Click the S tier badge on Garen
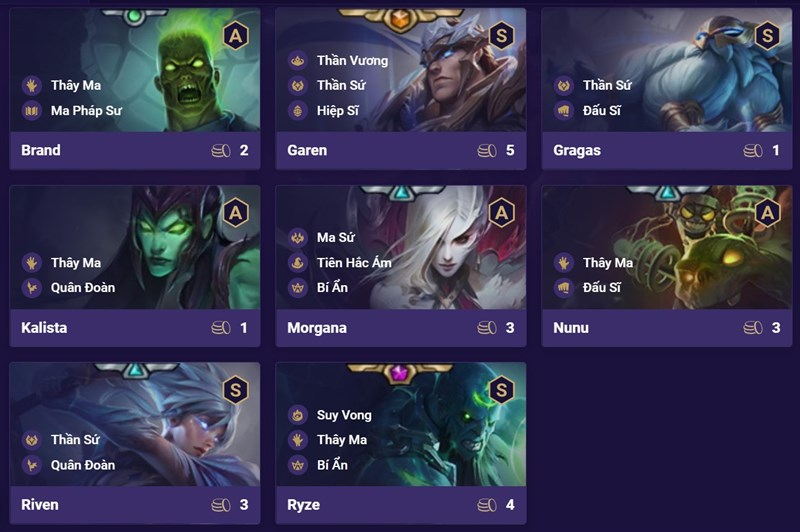This screenshot has width=800, height=532. coord(501,36)
